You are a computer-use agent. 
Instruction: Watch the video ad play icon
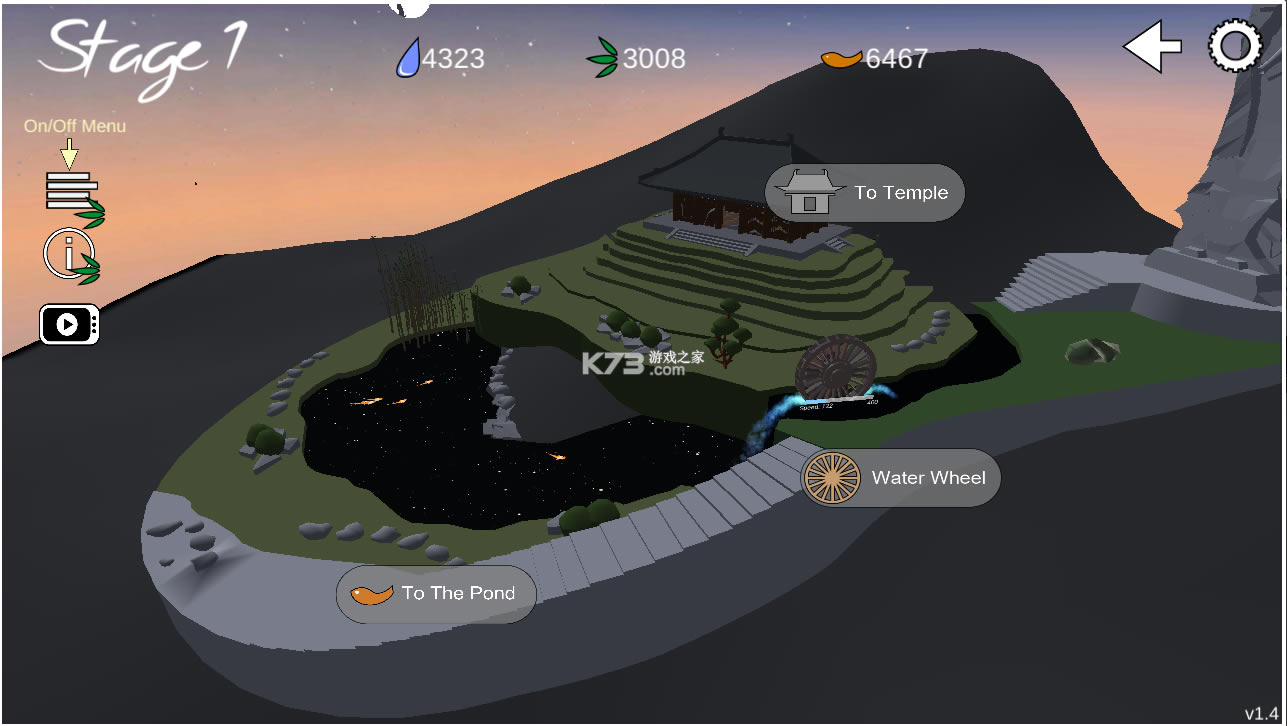pos(69,324)
